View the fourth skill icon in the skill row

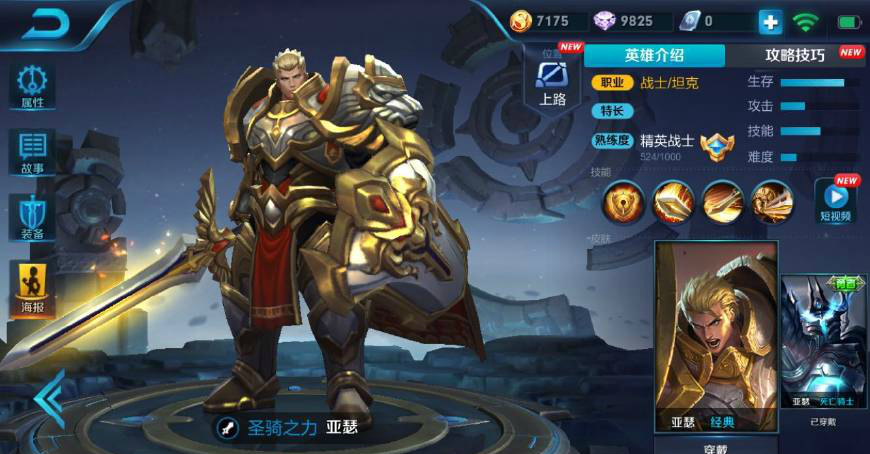pos(771,203)
